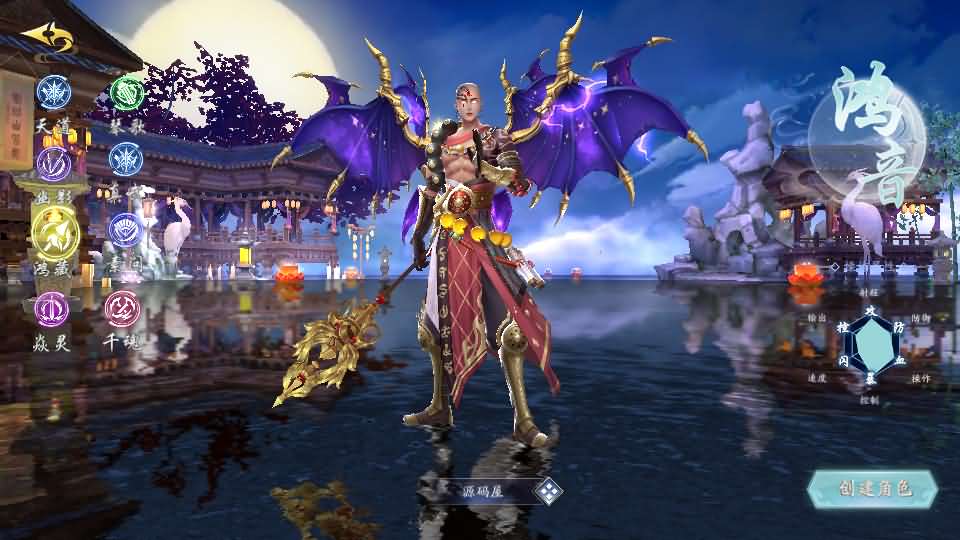This screenshot has width=960, height=540.
Task: Choose the pink 千魂 class icon
Action: click(x=122, y=307)
